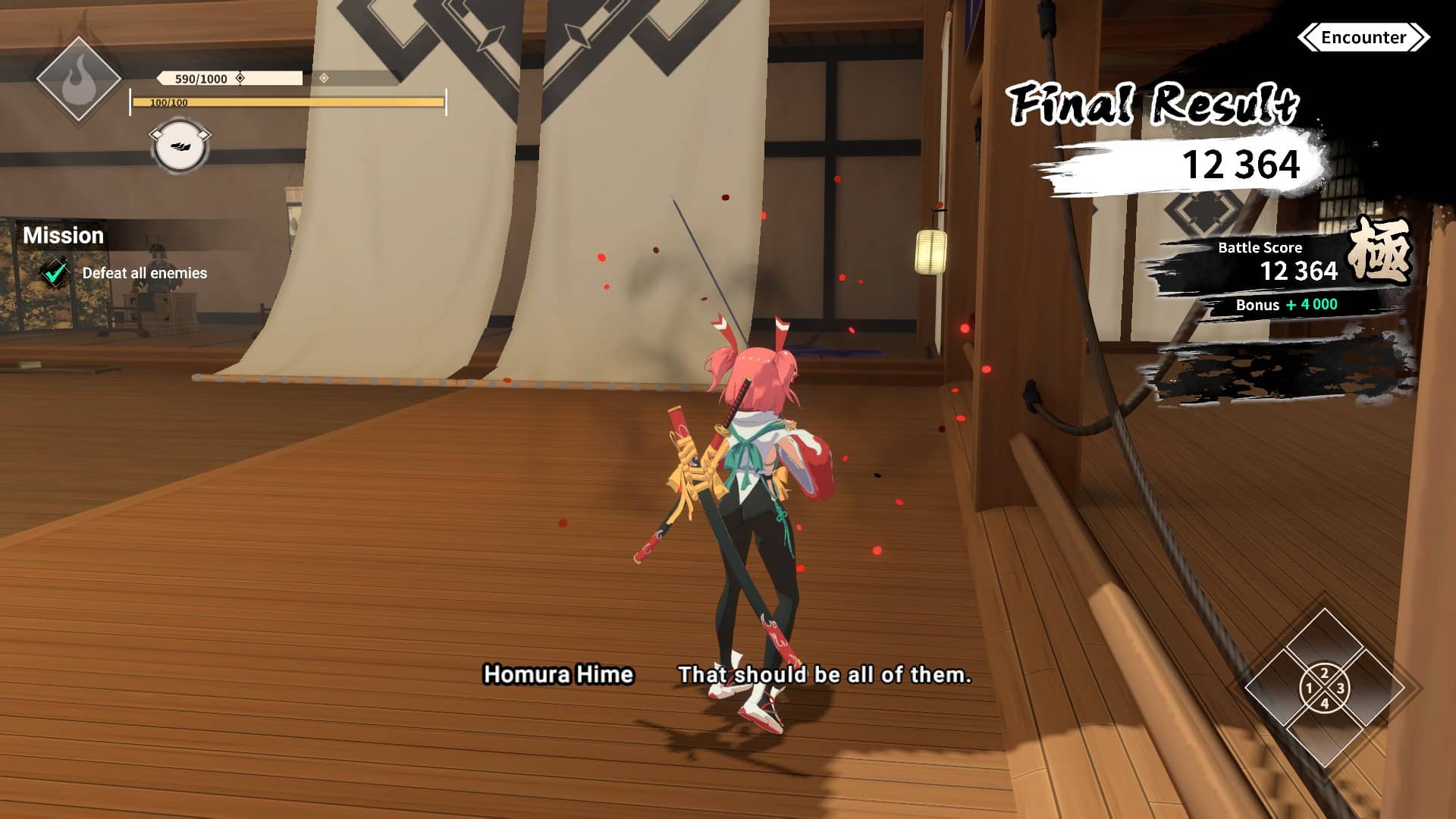Activate the round skill icon below health bar
This screenshot has width=1456, height=819.
click(180, 146)
